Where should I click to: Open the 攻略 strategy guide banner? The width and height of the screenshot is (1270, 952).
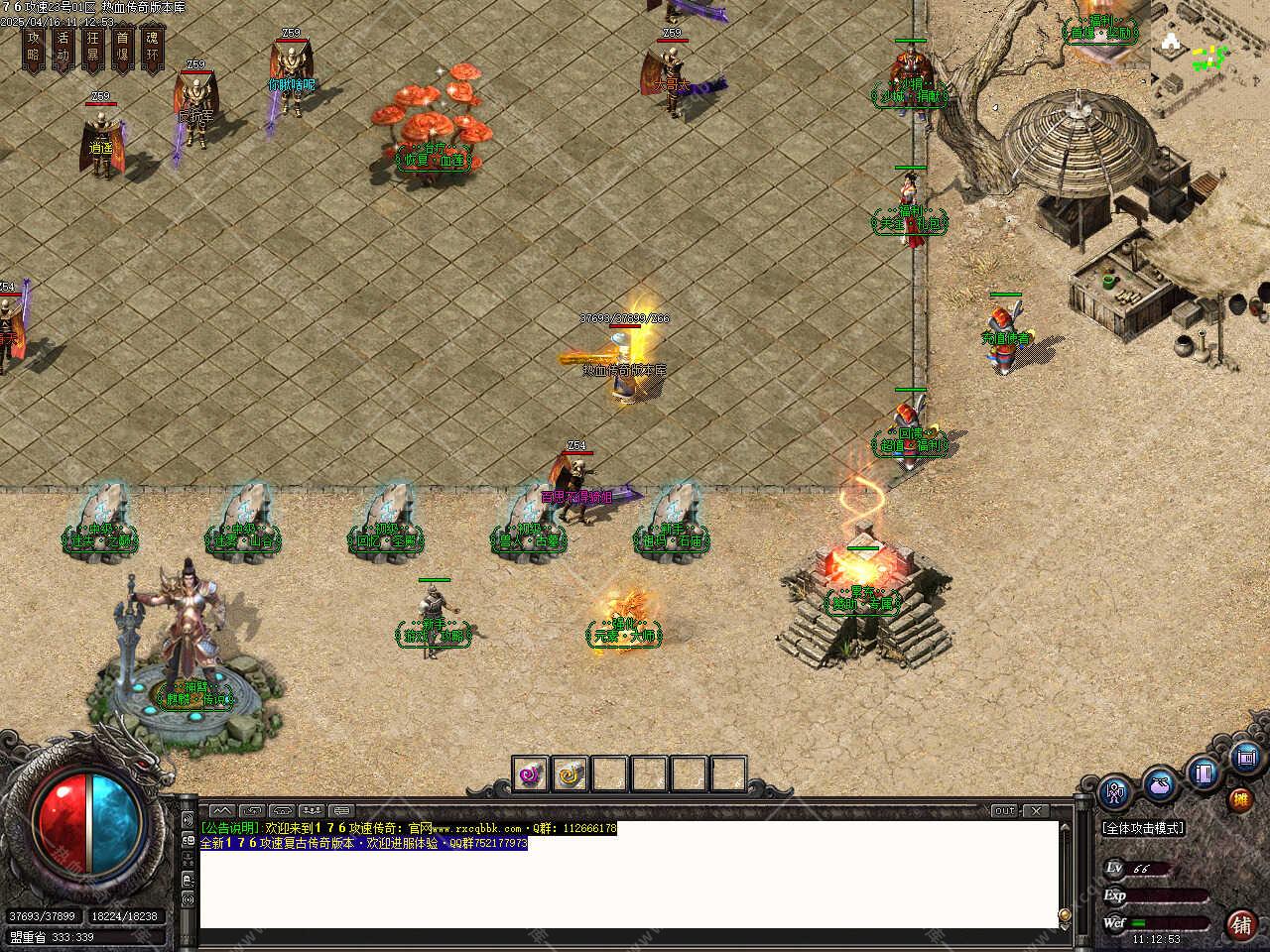pos(34,49)
